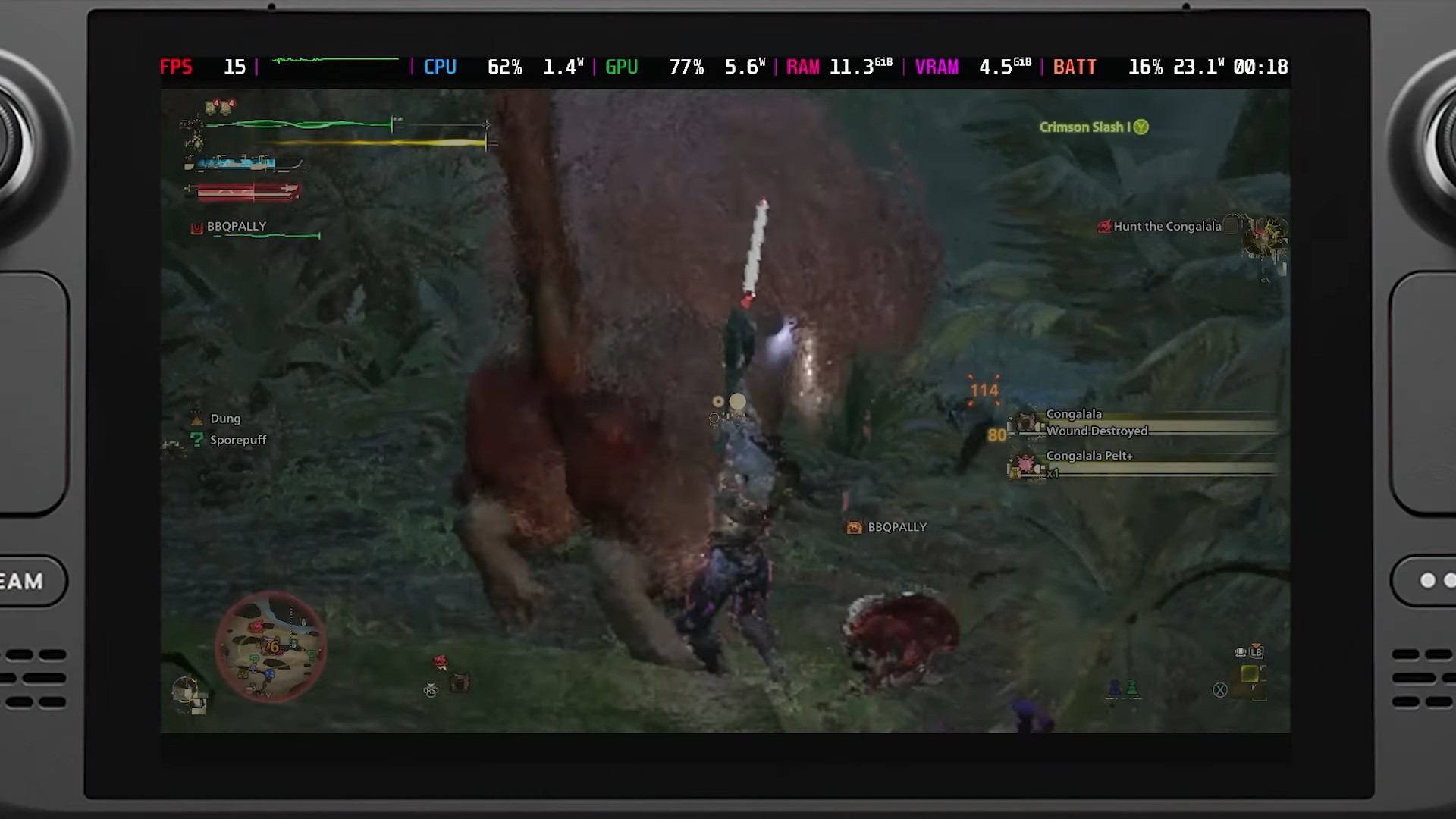
Task: Activate the LB button prompt
Action: [x=1257, y=653]
